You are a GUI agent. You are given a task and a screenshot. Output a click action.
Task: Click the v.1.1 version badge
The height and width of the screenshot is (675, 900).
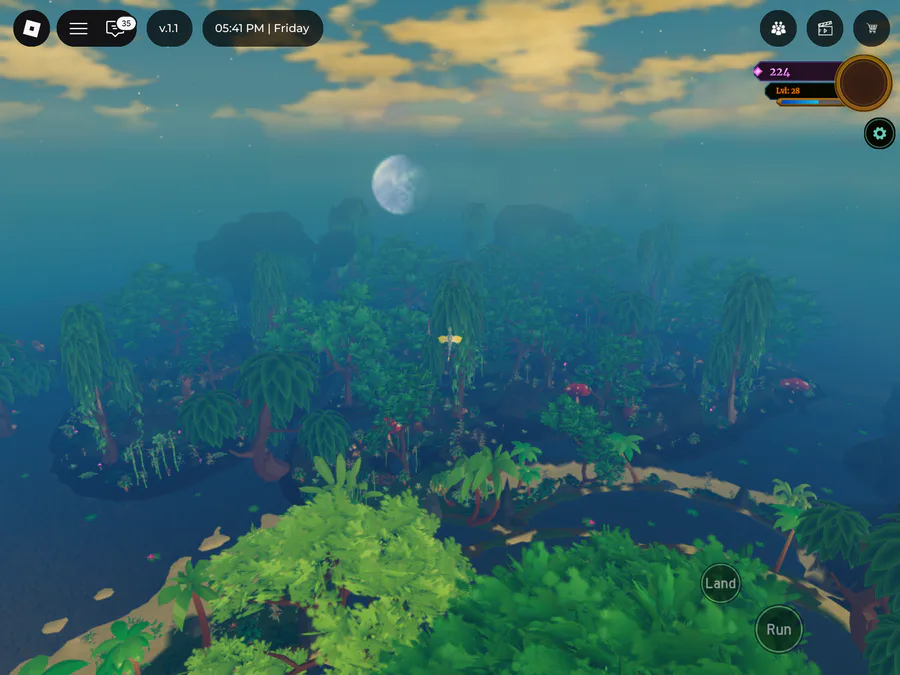169,28
